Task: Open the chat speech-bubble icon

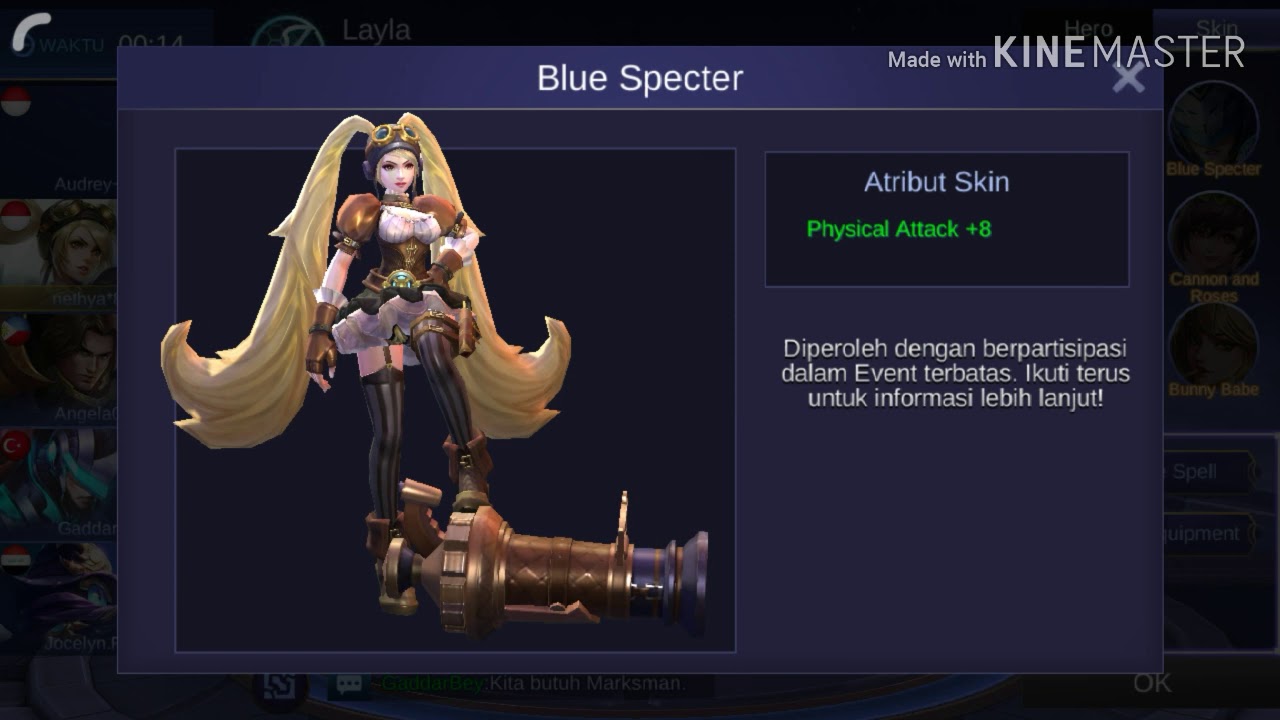Action: pos(349,684)
